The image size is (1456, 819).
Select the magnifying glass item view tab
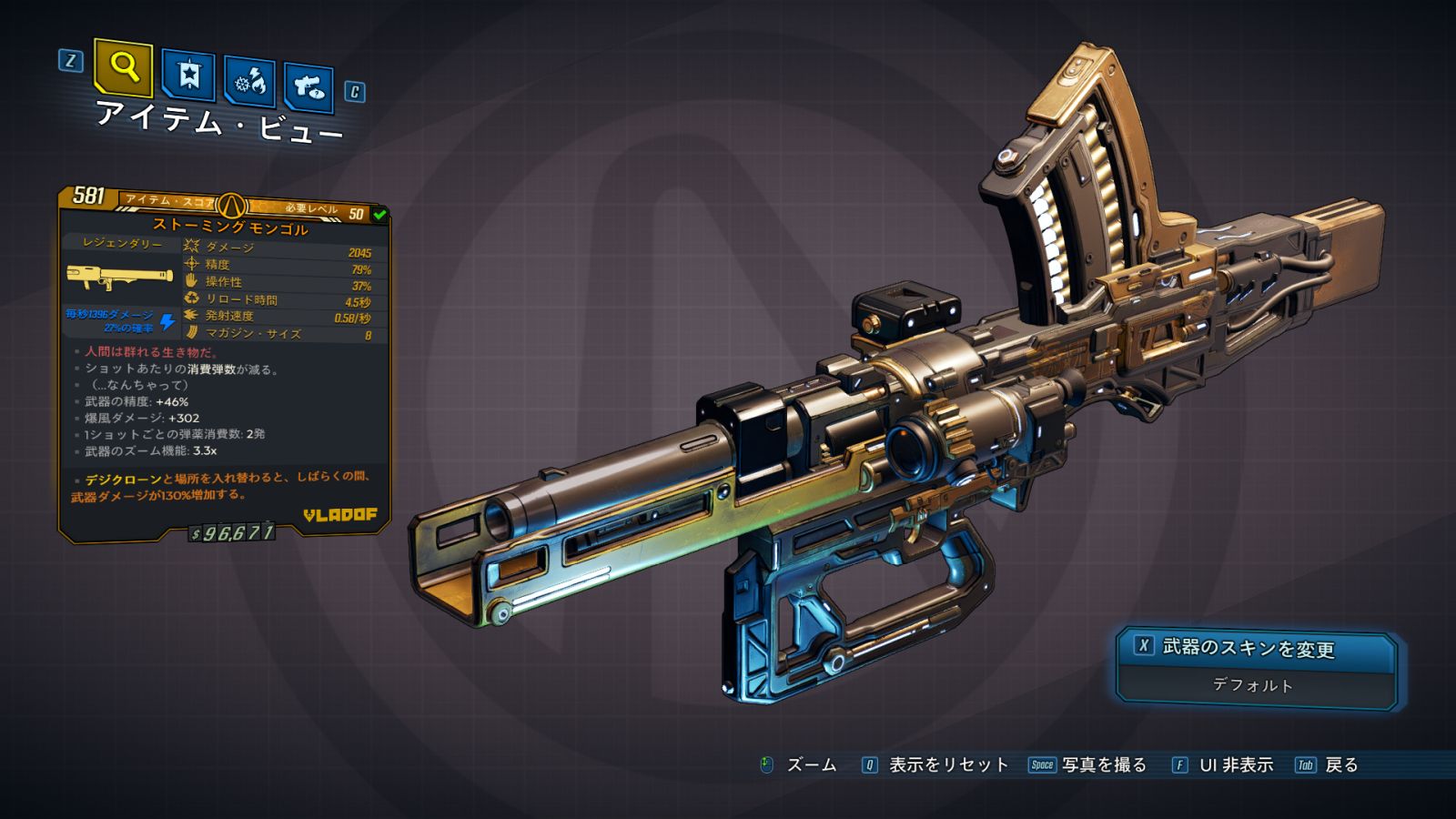123,66
